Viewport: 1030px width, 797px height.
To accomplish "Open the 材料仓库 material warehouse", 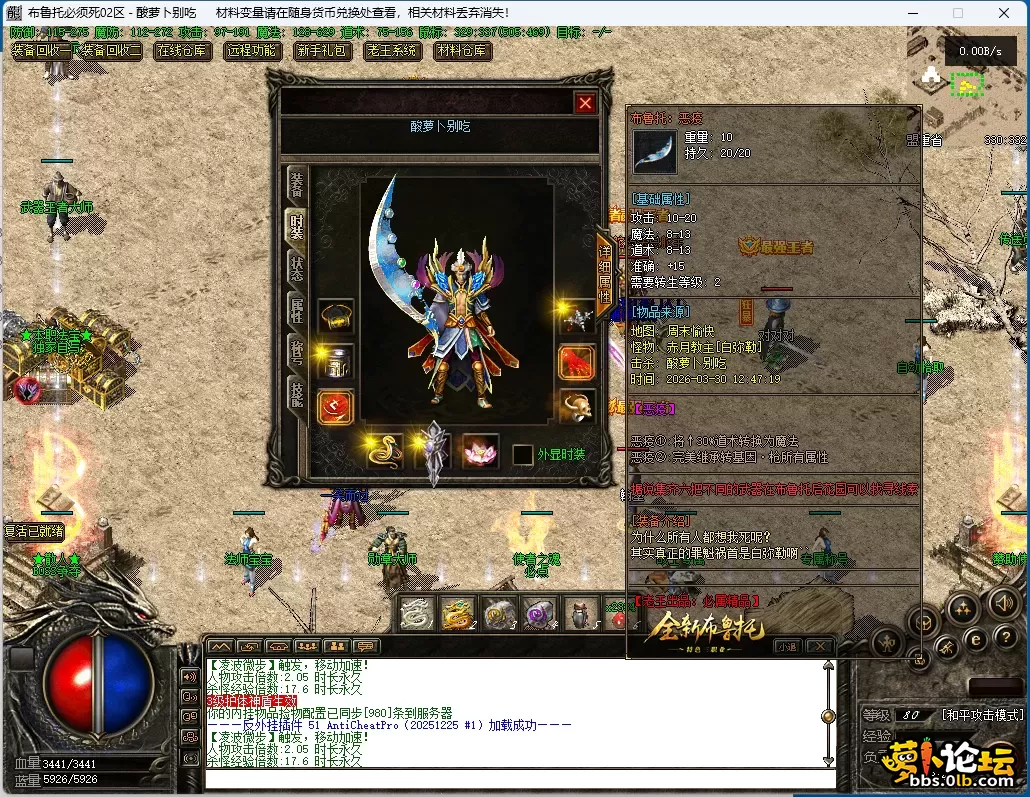I will click(461, 51).
